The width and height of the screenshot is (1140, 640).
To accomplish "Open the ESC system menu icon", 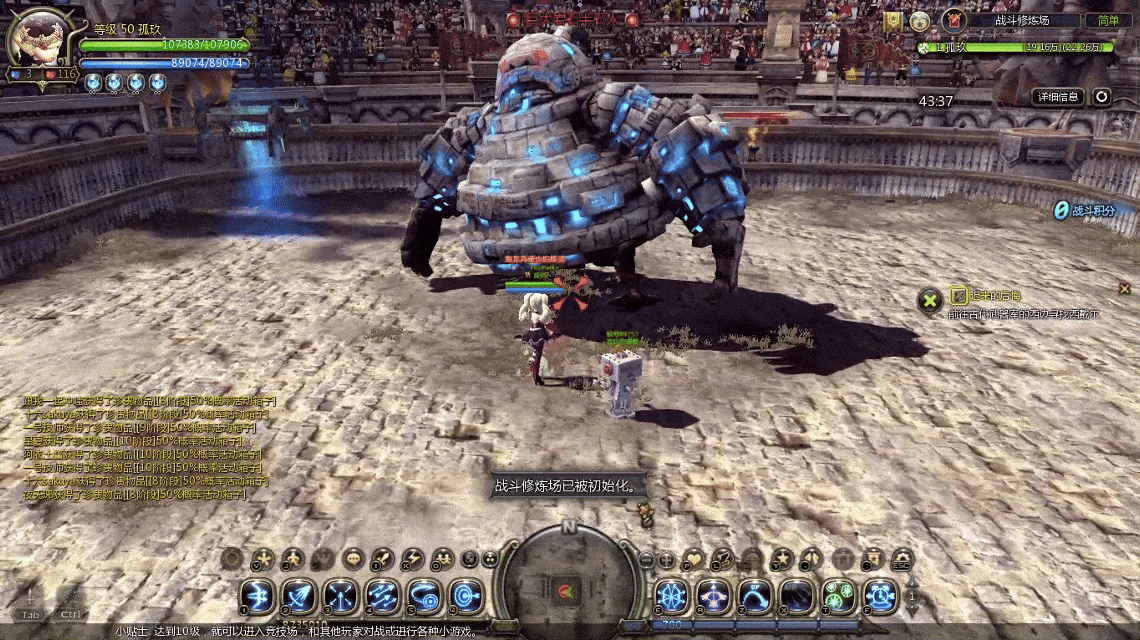I will [902, 558].
